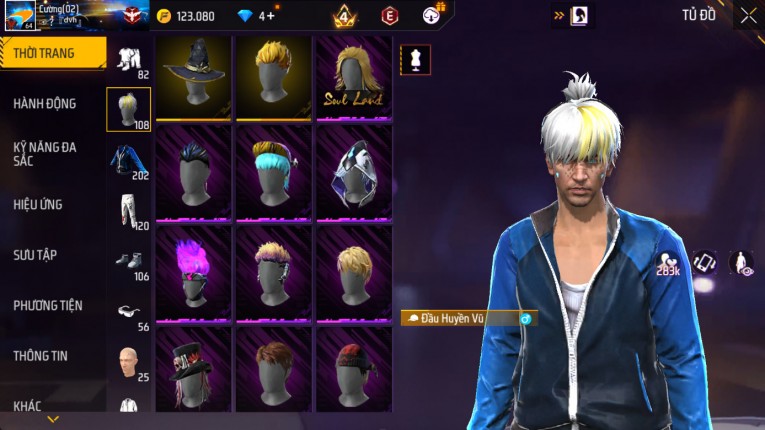Image resolution: width=765 pixels, height=430 pixels.
Task: Select the pants subcategory icon
Action: (128, 208)
